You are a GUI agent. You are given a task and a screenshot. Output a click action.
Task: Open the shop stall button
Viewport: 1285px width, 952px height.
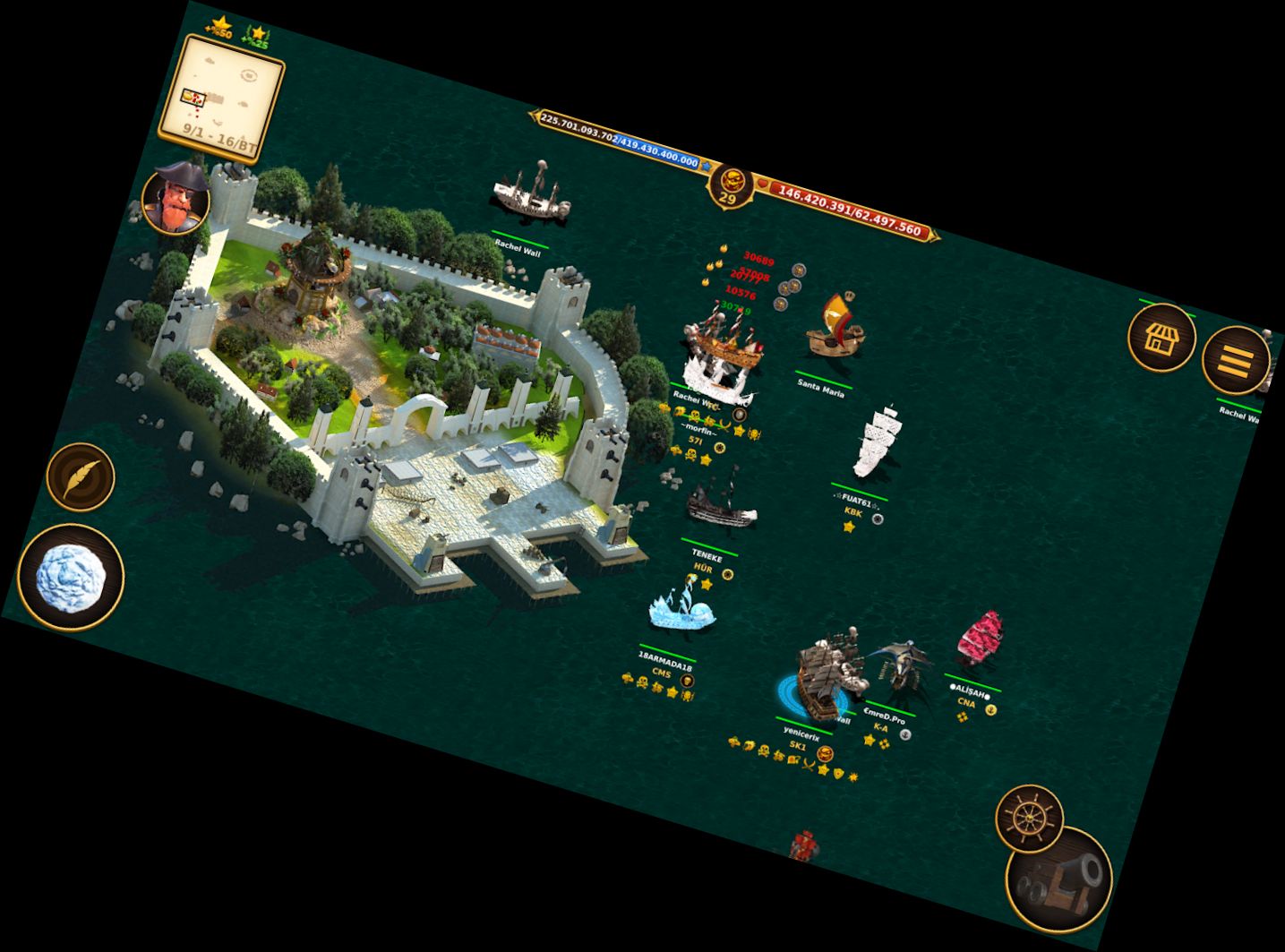pyautogui.click(x=1161, y=338)
